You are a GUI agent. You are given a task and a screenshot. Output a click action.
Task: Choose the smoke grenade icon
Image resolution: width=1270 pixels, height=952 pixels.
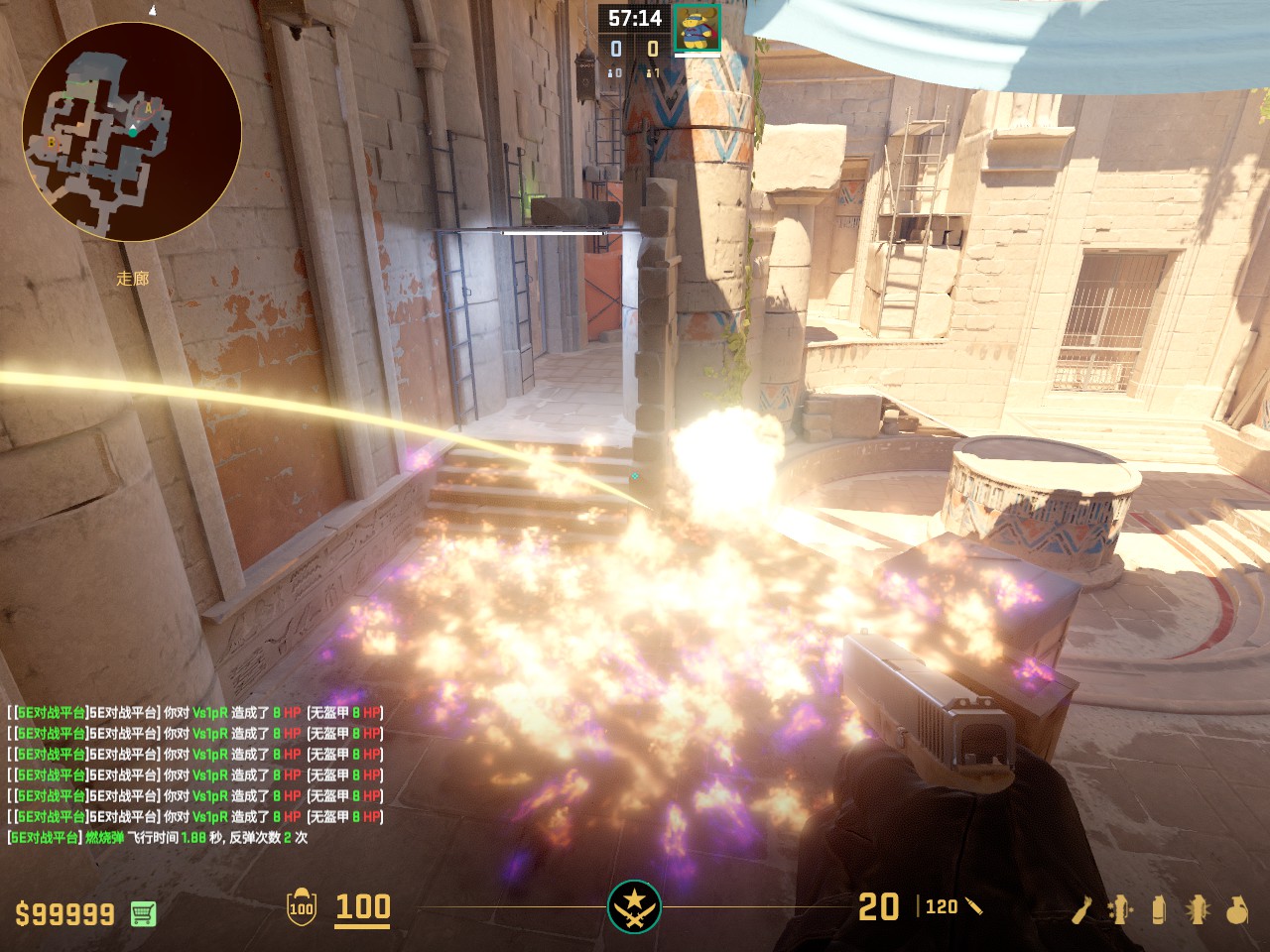pos(1159,908)
